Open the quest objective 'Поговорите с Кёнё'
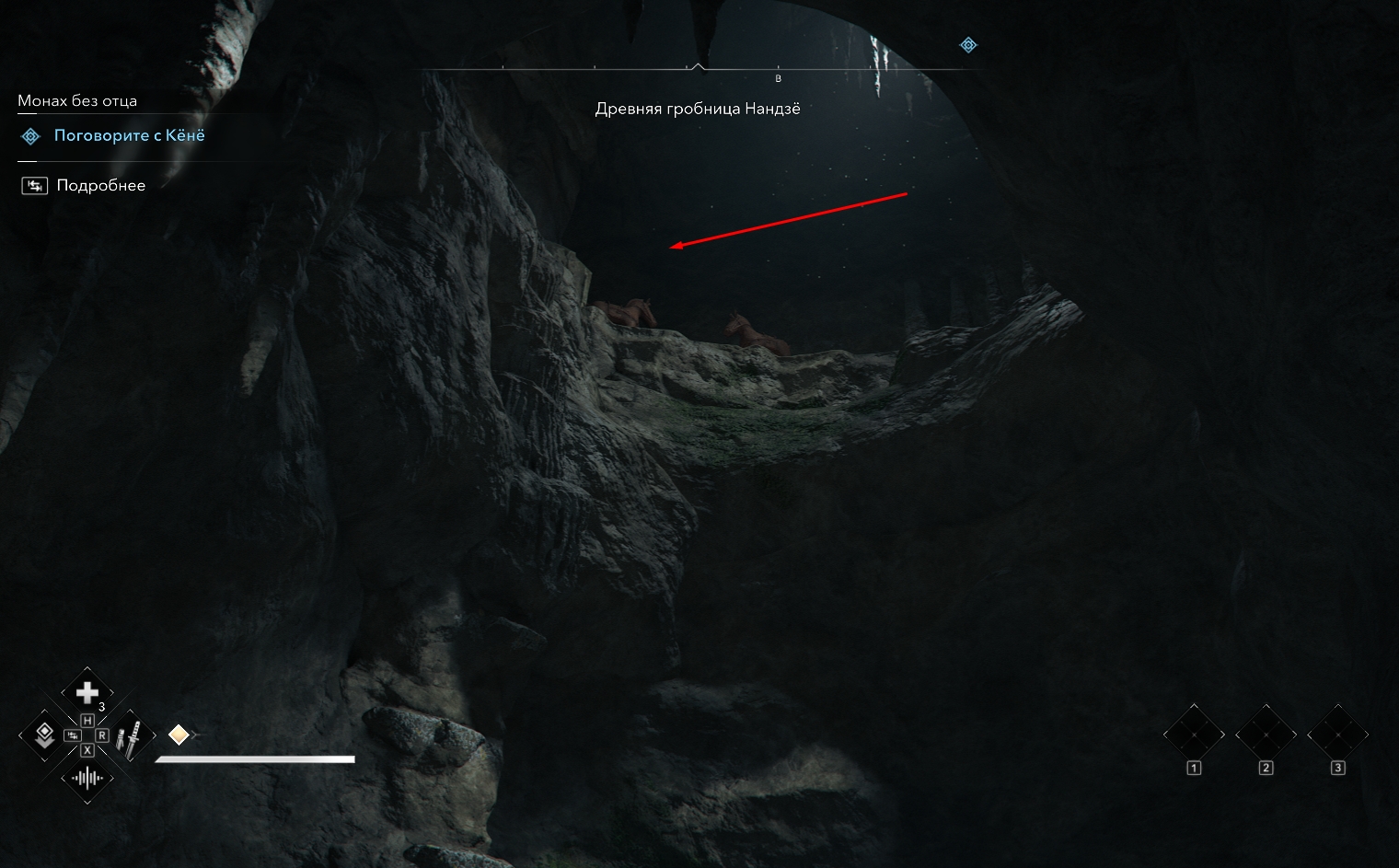Screen dimensions: 1399x868 click(129, 135)
